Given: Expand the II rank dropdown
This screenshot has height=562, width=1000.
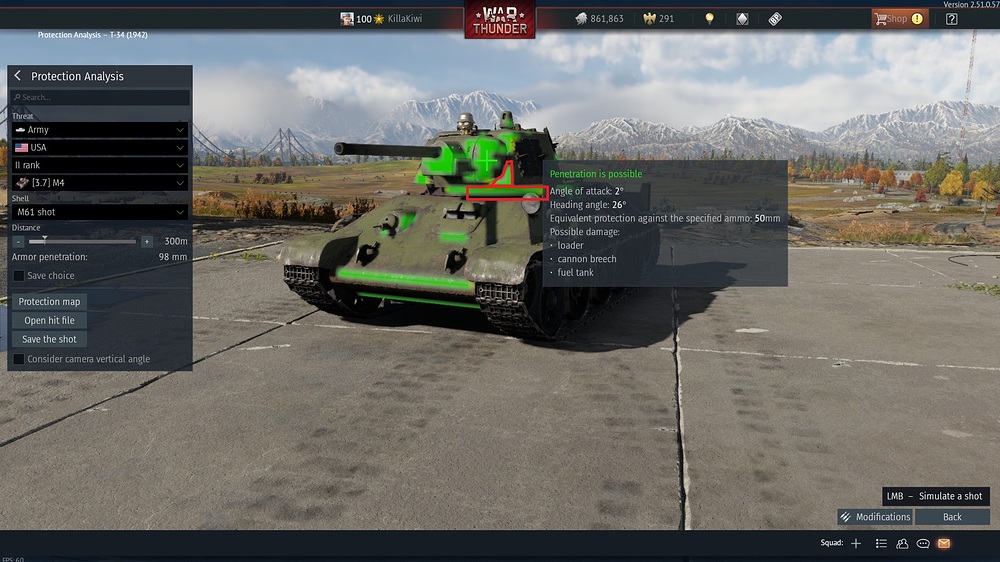Looking at the screenshot, I should click(x=100, y=165).
